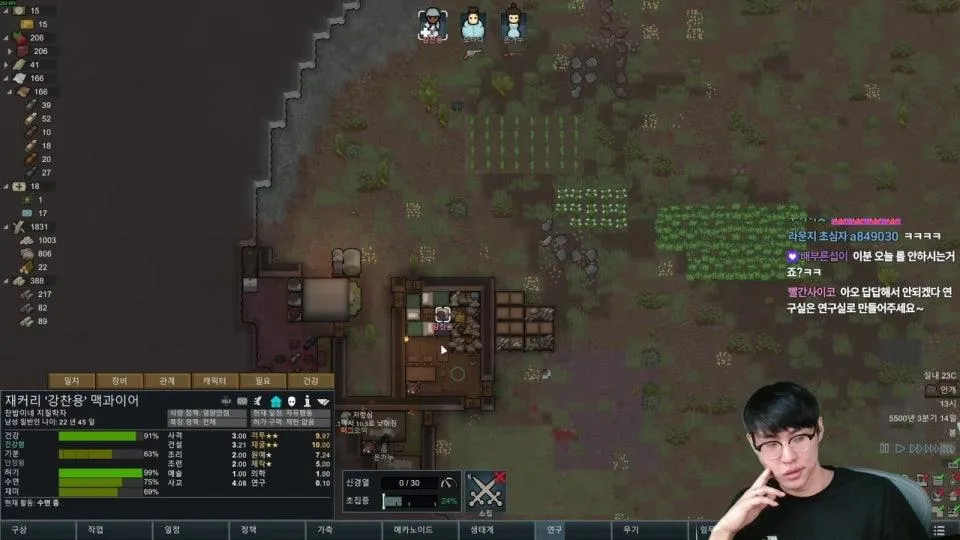Open the 정책 (Assign) menu
The image size is (960, 540).
[249, 530]
